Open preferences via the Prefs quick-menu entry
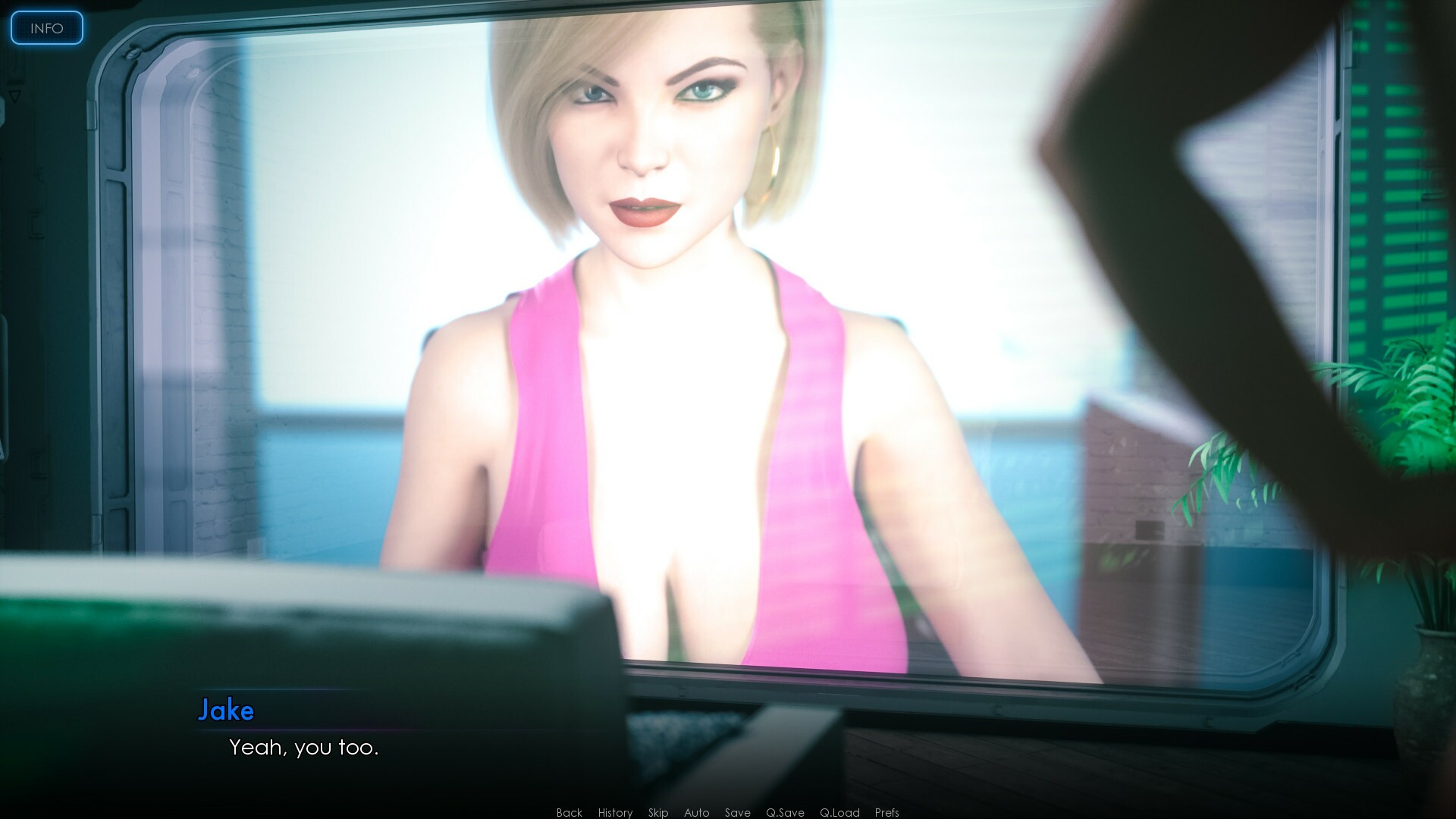This screenshot has width=1456, height=819. point(886,812)
